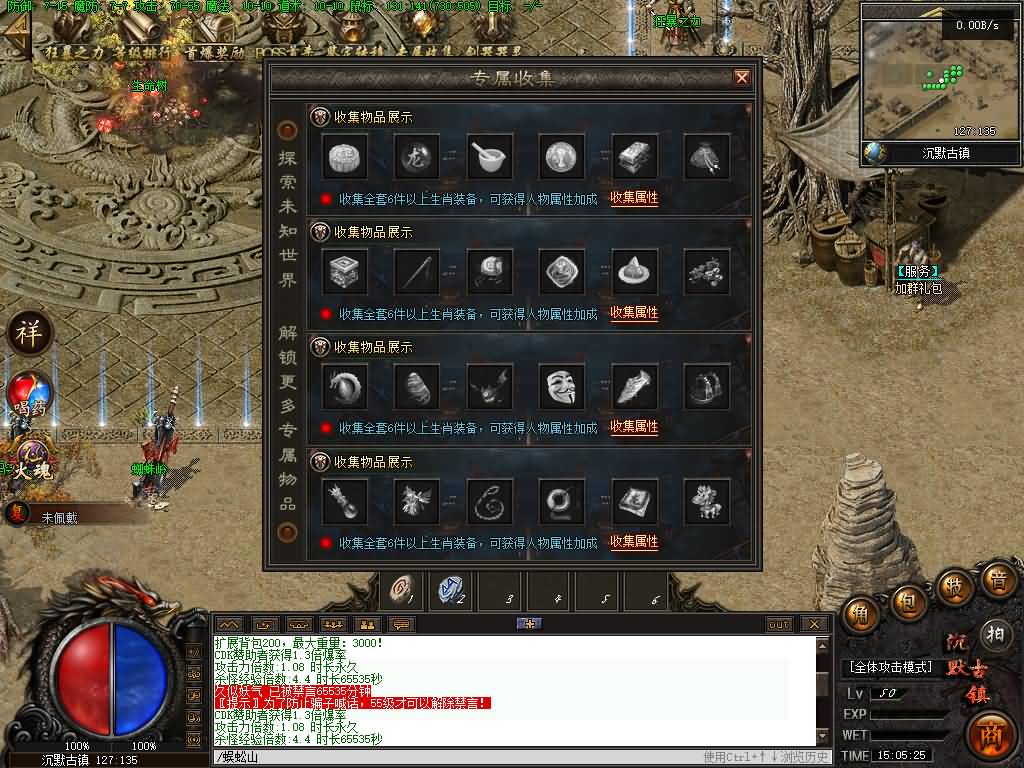Close the 专属收集 collection window
The image size is (1024, 768).
pyautogui.click(x=741, y=78)
